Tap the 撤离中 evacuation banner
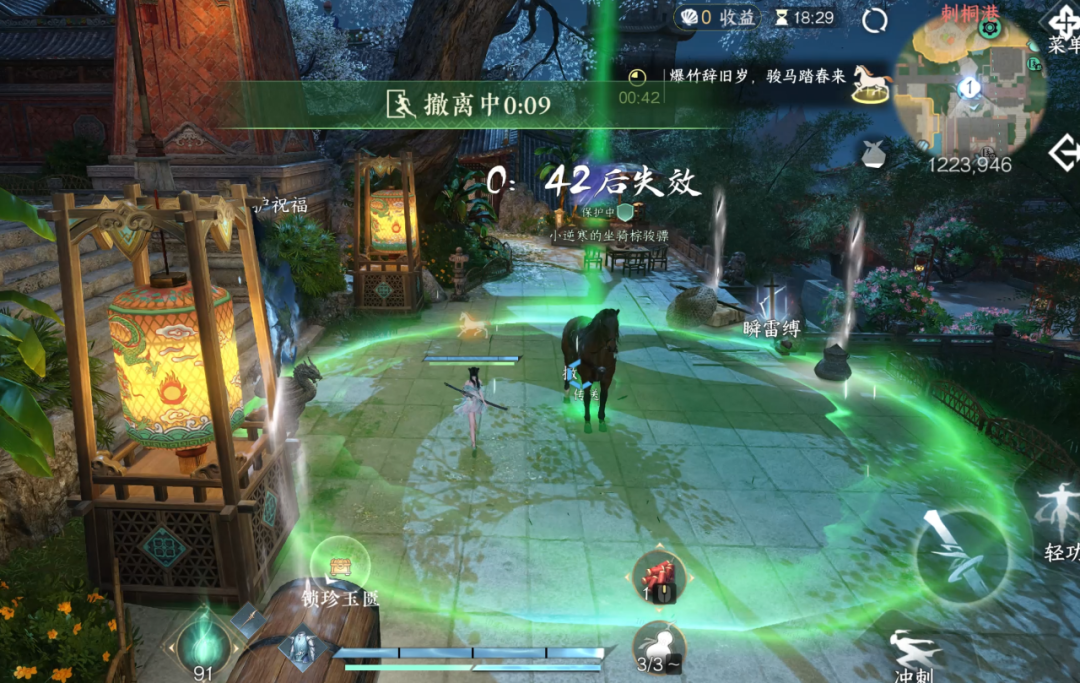This screenshot has width=1080, height=683. (x=470, y=104)
